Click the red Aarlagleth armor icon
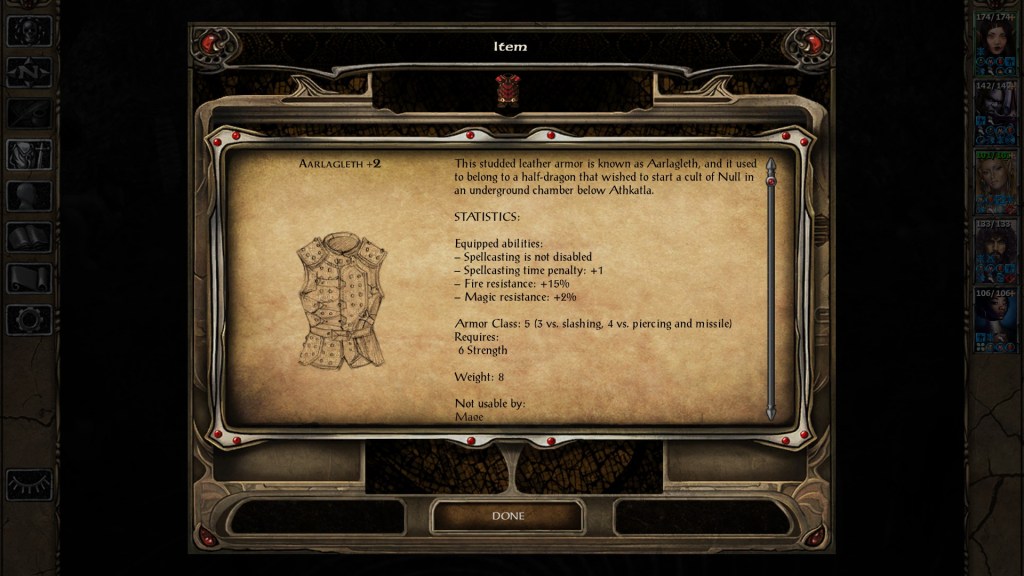Screen dimensions: 1024x576 [x=507, y=90]
